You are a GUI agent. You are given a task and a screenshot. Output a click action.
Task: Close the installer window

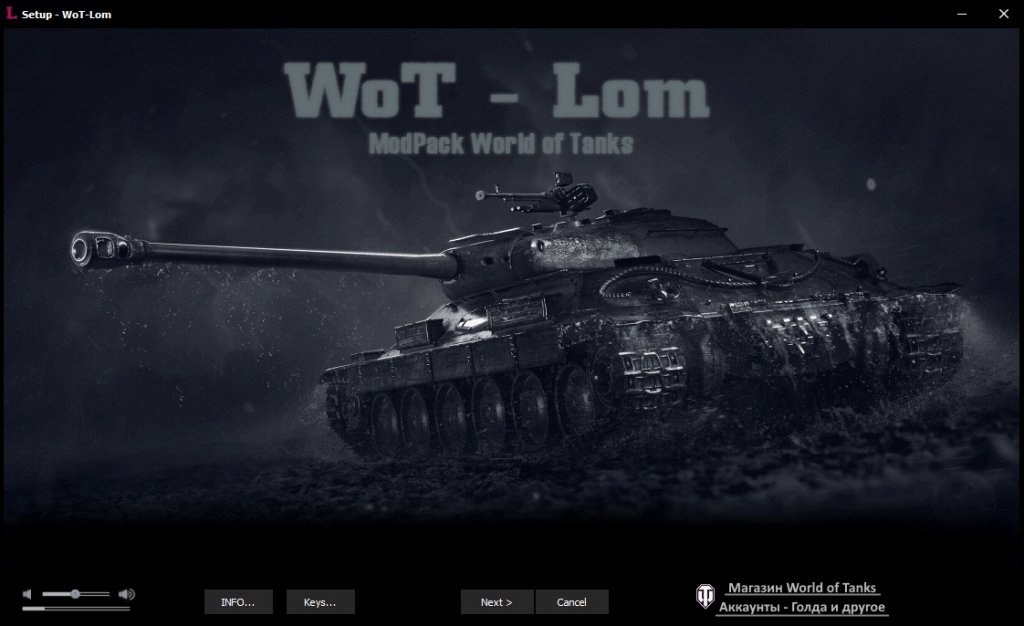pos(1003,14)
